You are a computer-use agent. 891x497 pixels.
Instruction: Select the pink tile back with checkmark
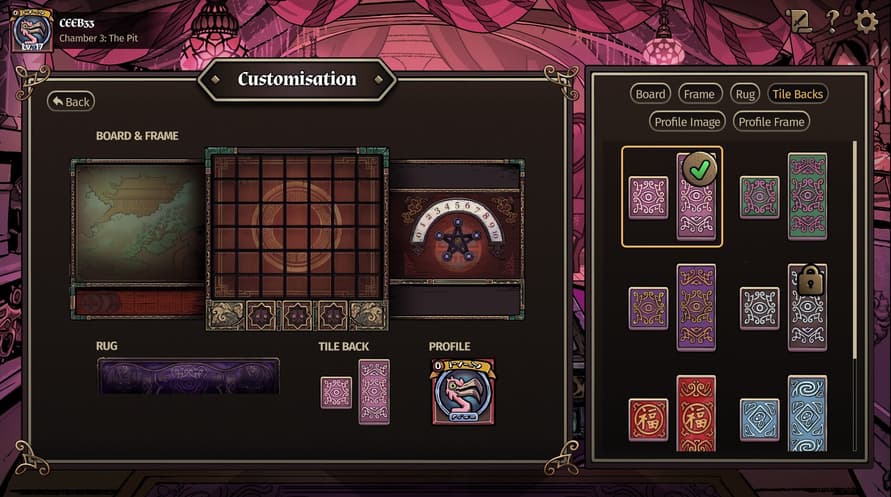coord(672,197)
